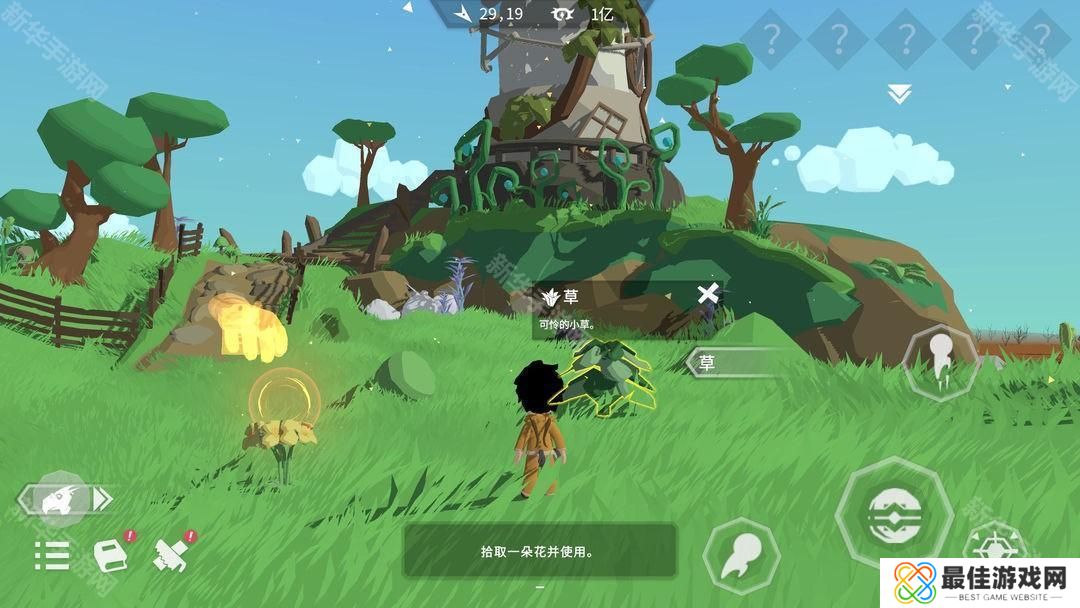Close the 草 grass info tooltip

(x=708, y=294)
